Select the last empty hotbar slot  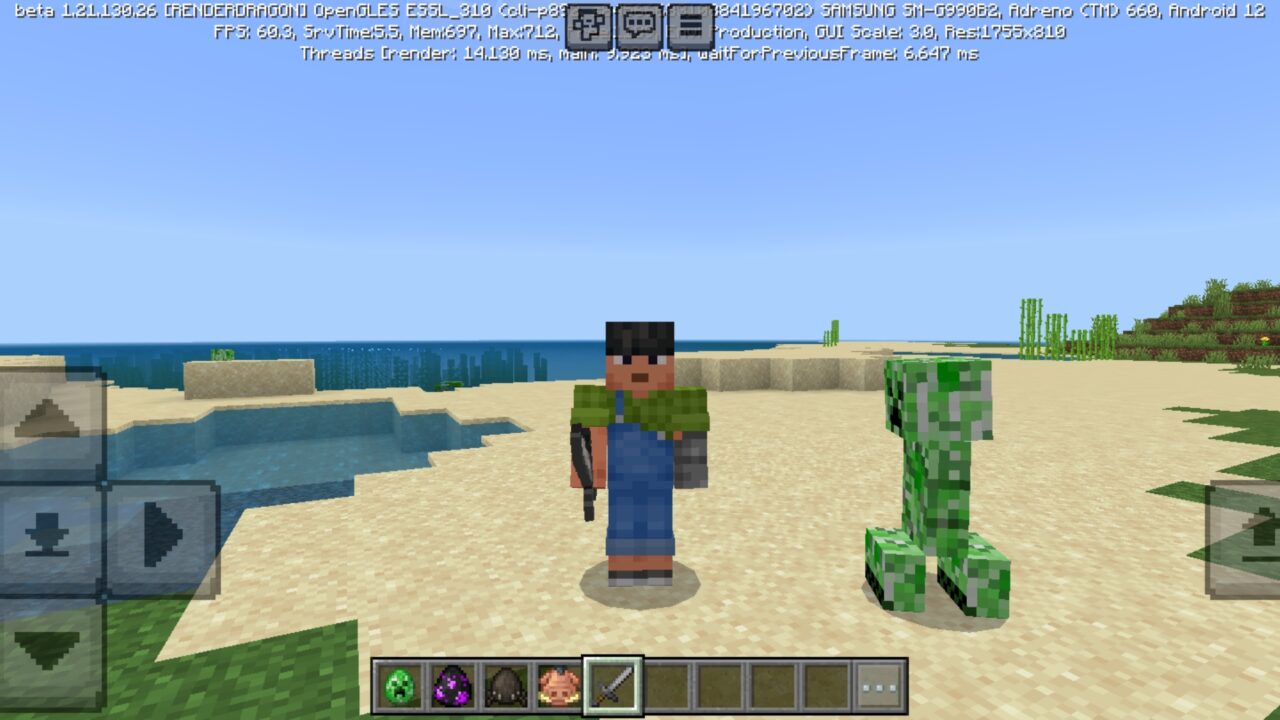click(823, 684)
